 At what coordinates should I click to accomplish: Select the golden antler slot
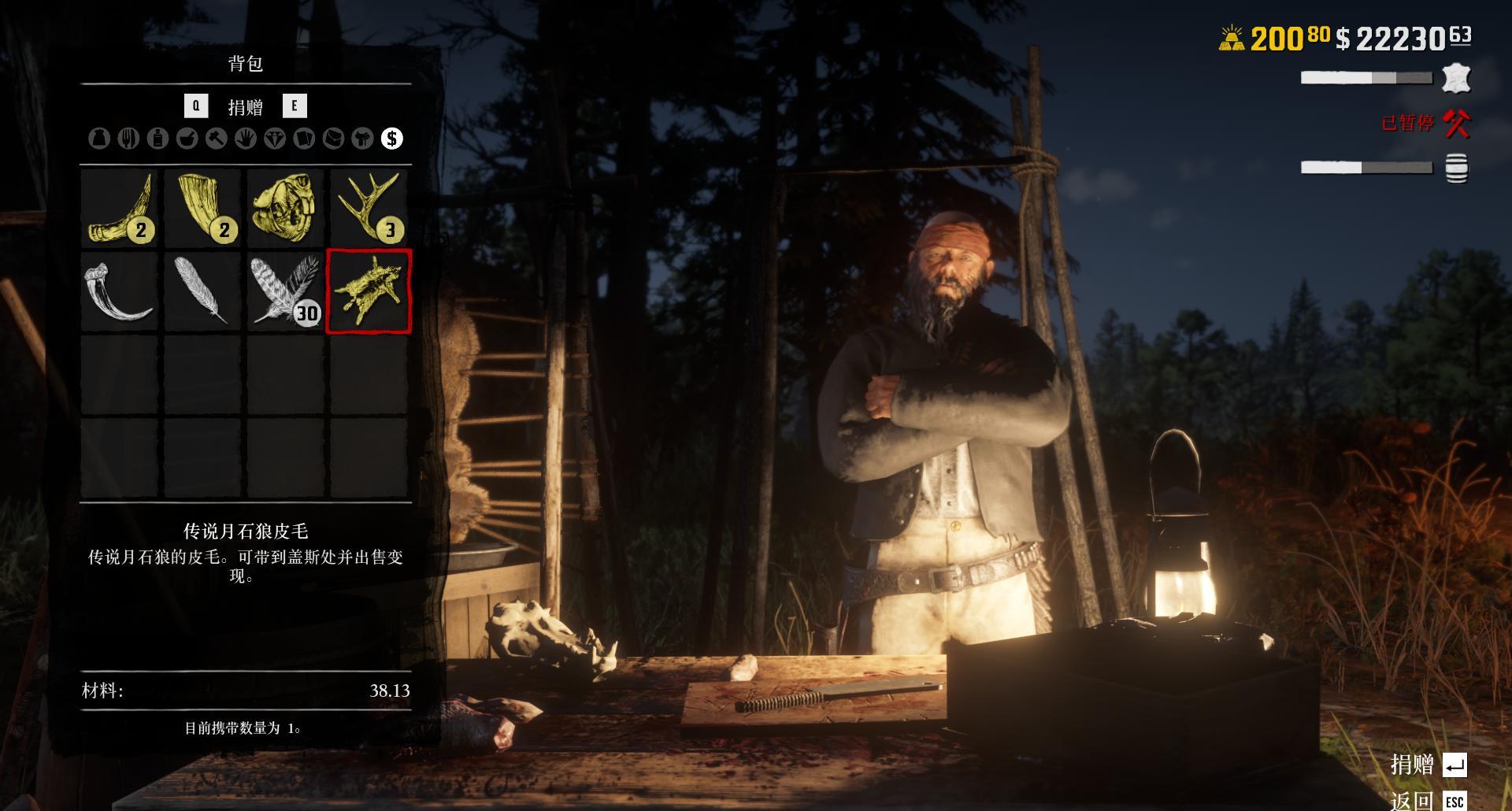369,208
